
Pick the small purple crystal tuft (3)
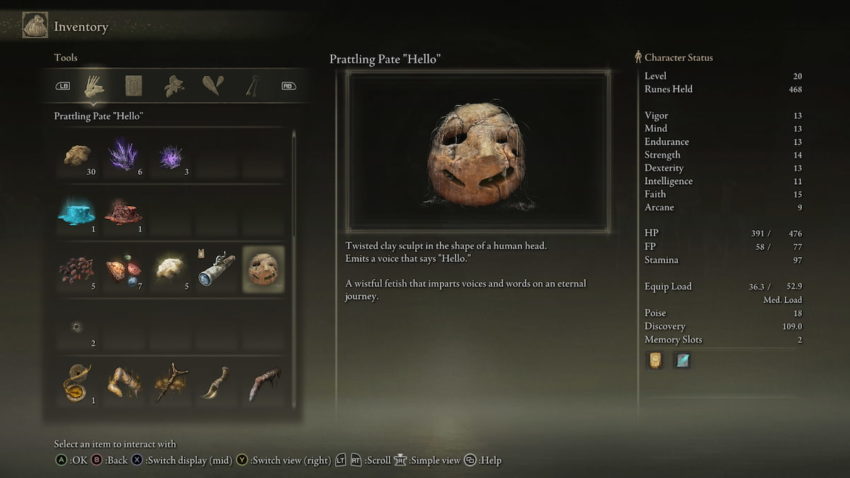[x=170, y=157]
